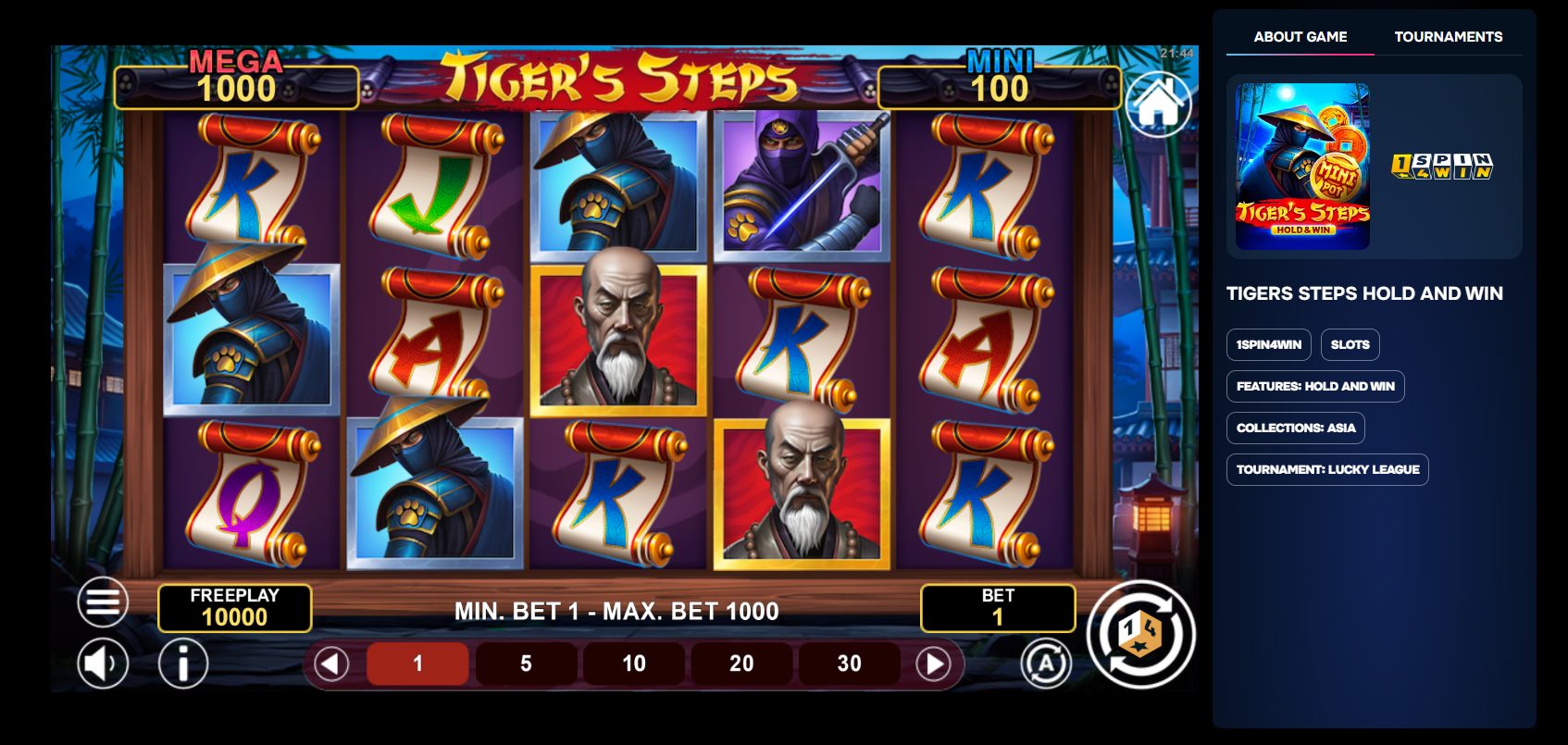The height and width of the screenshot is (745, 1568).
Task: Enable autoplay with the circled A button
Action: [1046, 664]
